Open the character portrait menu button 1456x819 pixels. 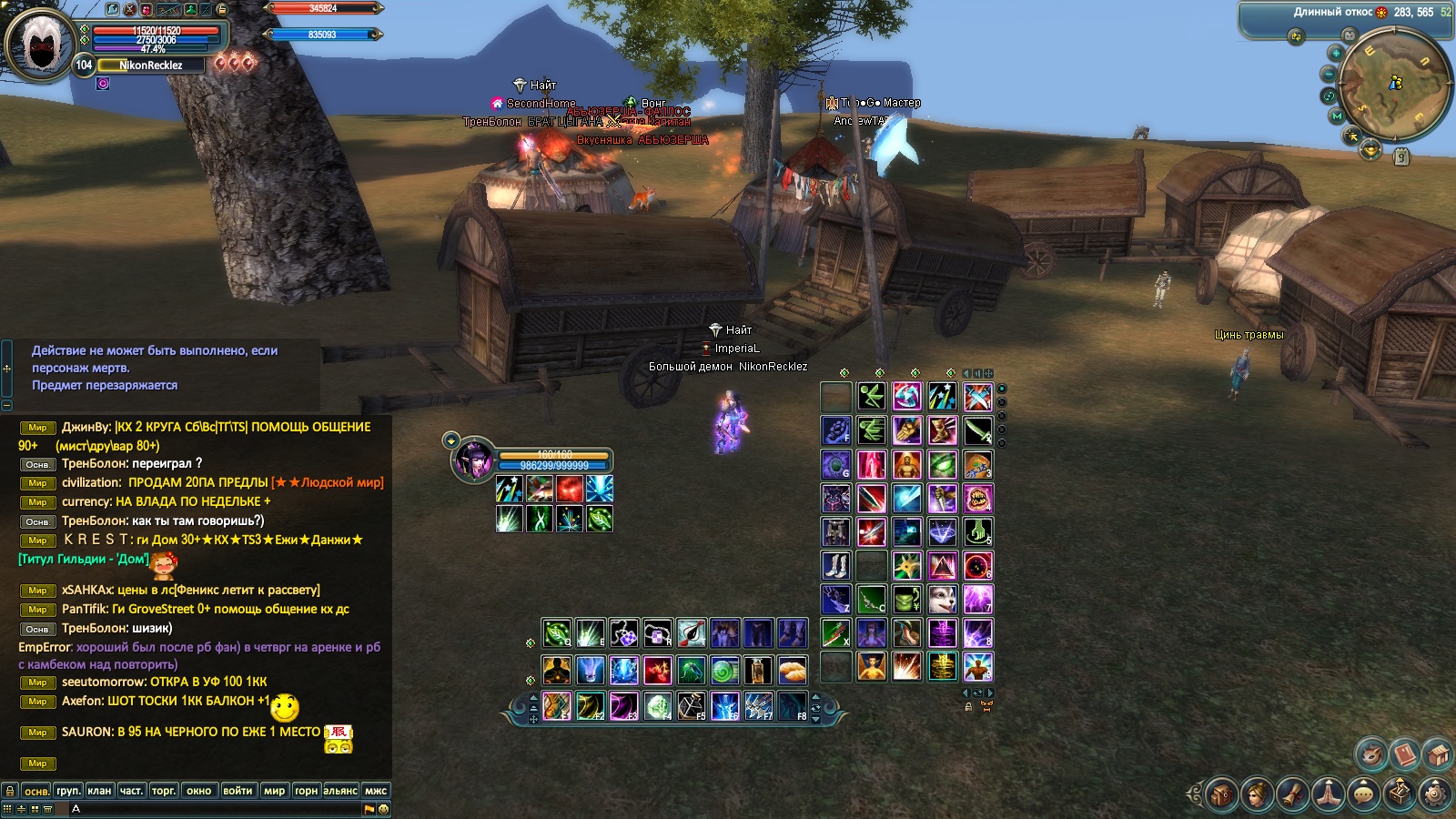tap(1257, 794)
